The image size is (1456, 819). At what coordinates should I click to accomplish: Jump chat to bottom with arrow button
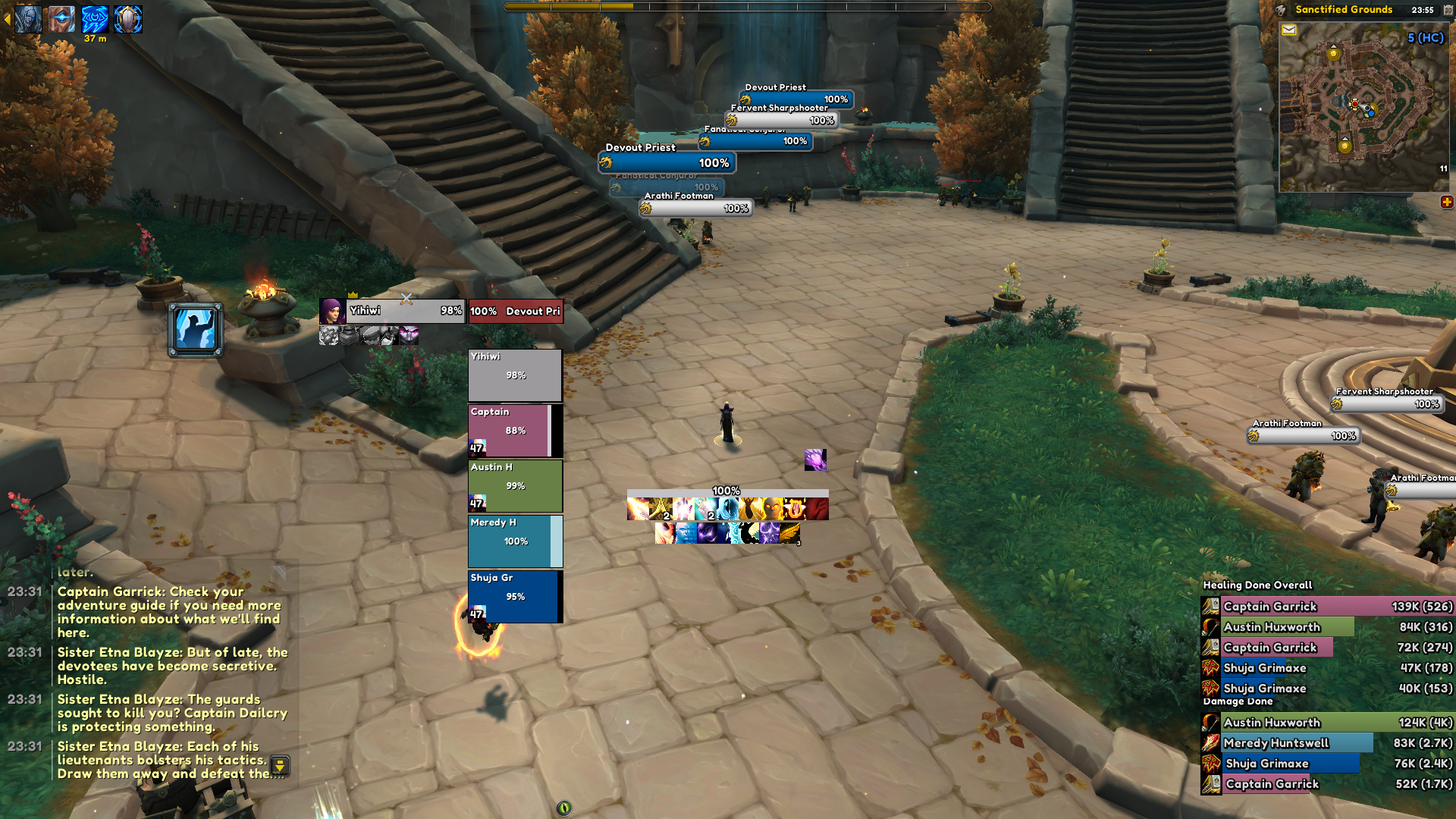tap(280, 765)
